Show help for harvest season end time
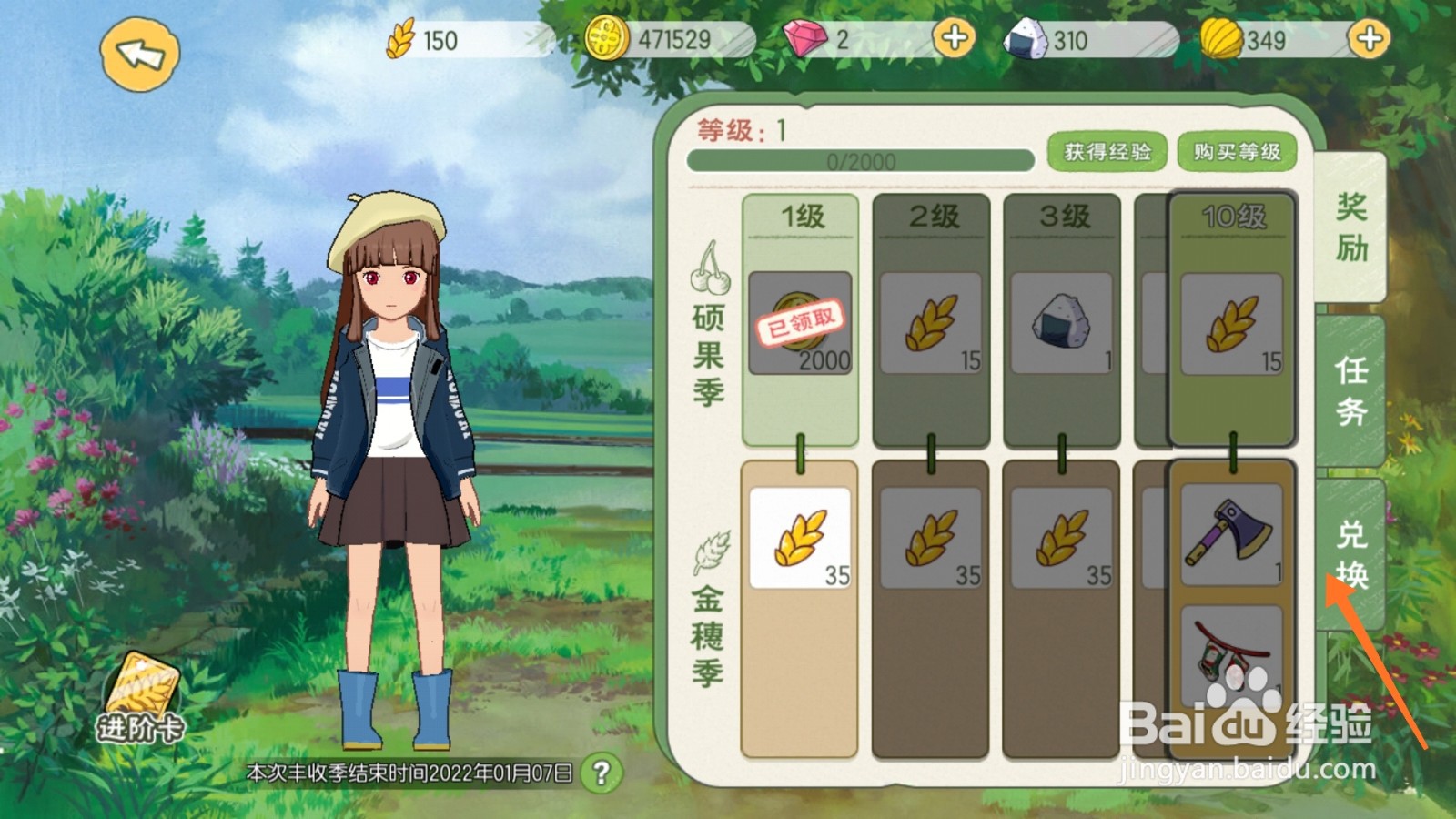1456x819 pixels. coord(602,773)
